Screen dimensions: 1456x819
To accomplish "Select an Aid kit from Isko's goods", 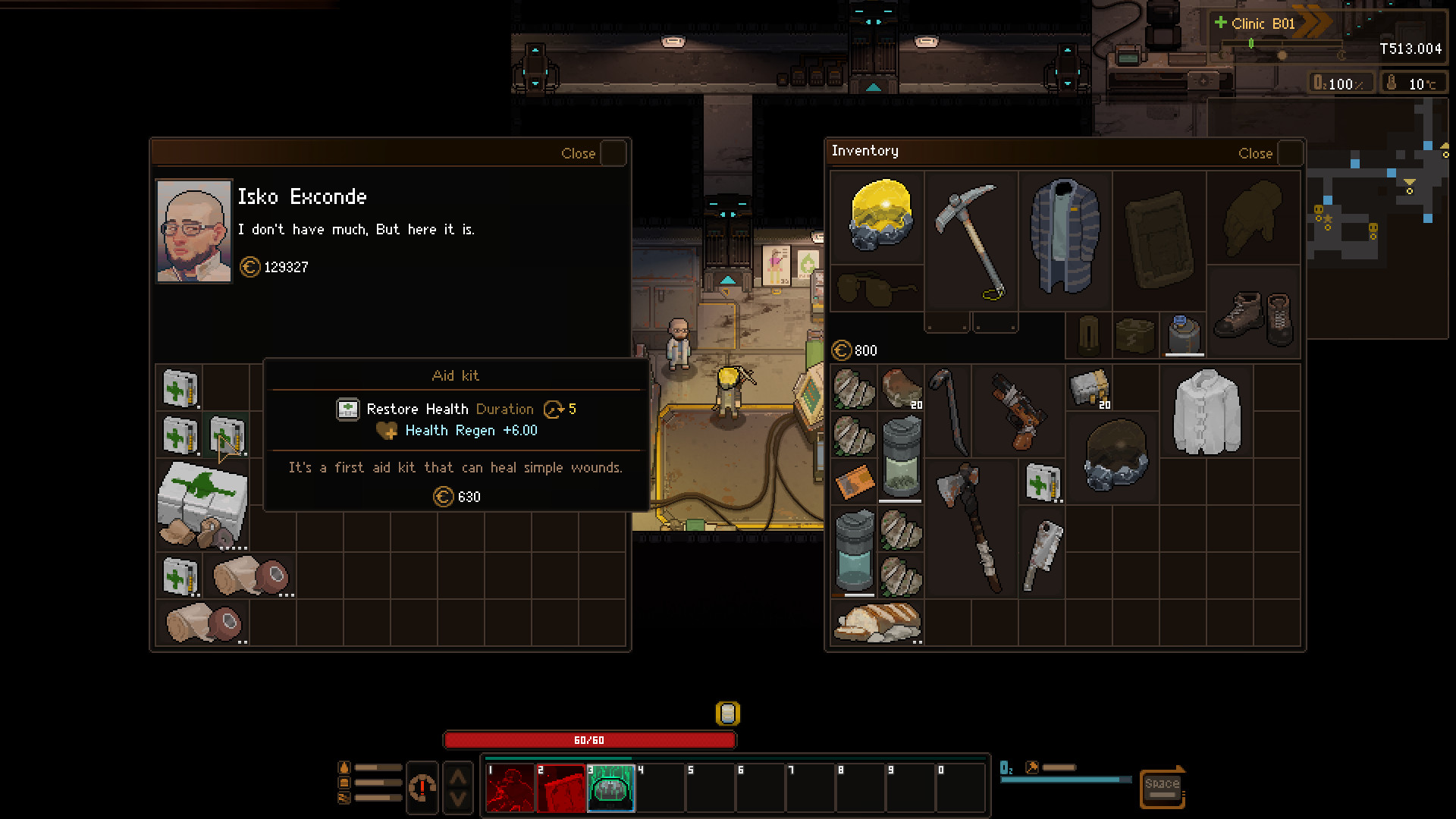I will pyautogui.click(x=179, y=387).
